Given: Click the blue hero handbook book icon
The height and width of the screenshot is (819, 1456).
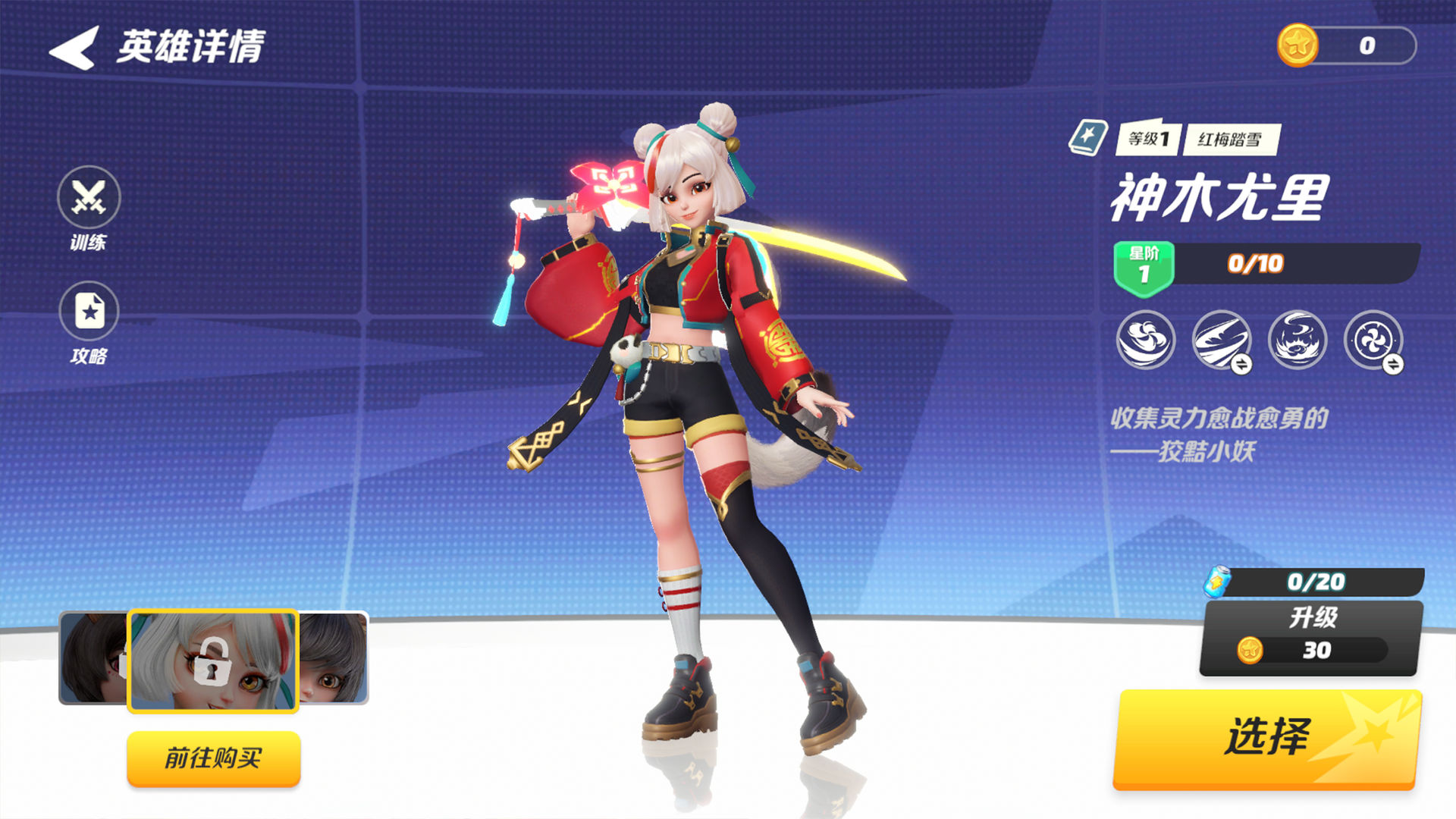Looking at the screenshot, I should point(1090,136).
